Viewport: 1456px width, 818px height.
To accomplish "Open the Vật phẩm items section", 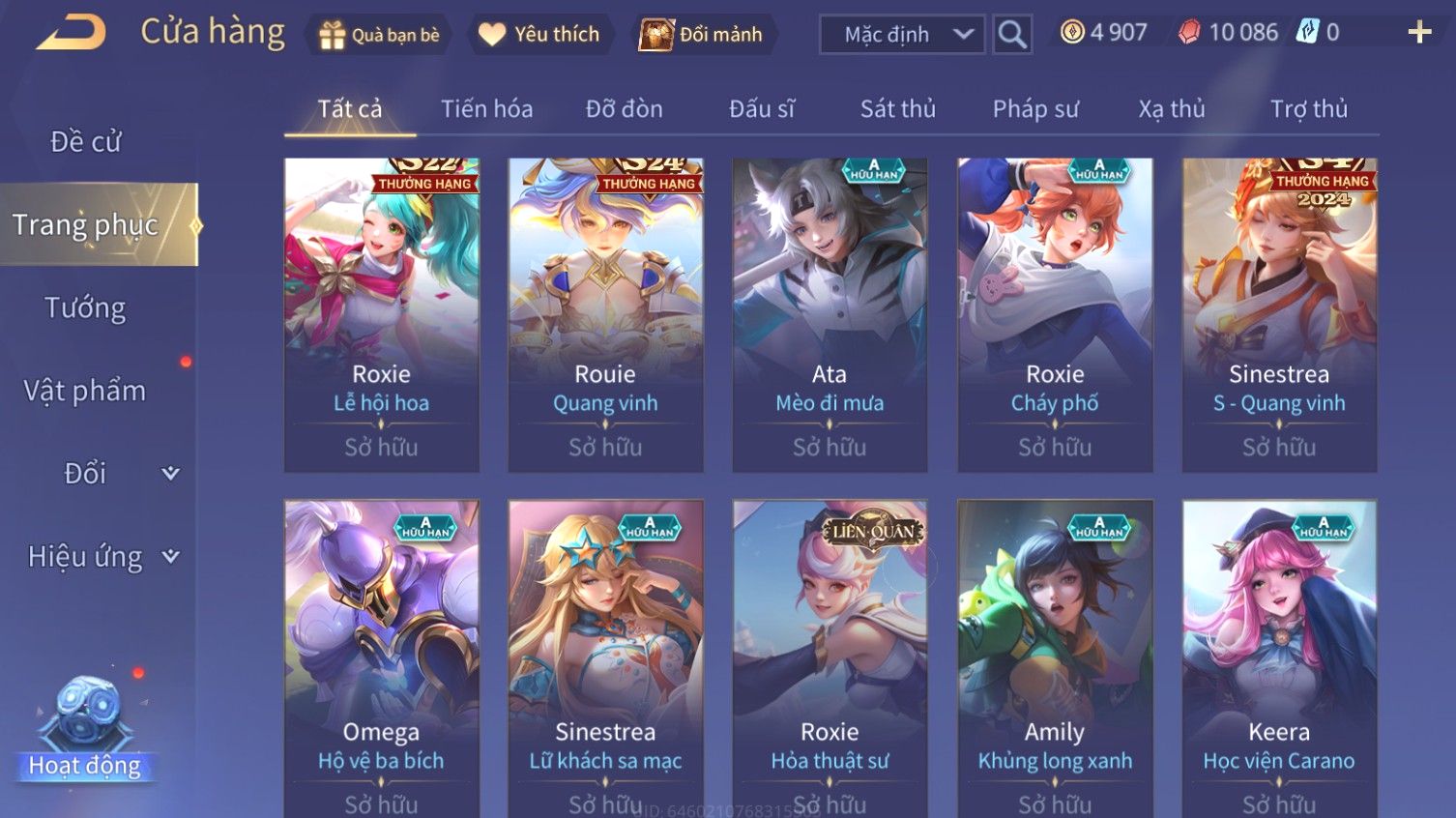I will 86,391.
